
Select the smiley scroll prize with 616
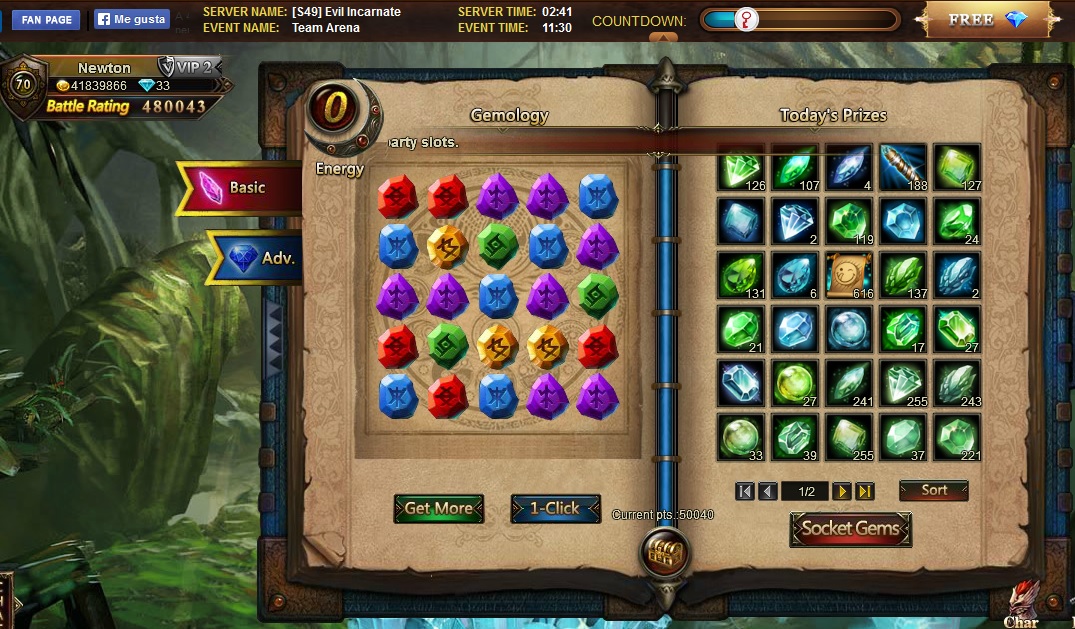tap(848, 275)
